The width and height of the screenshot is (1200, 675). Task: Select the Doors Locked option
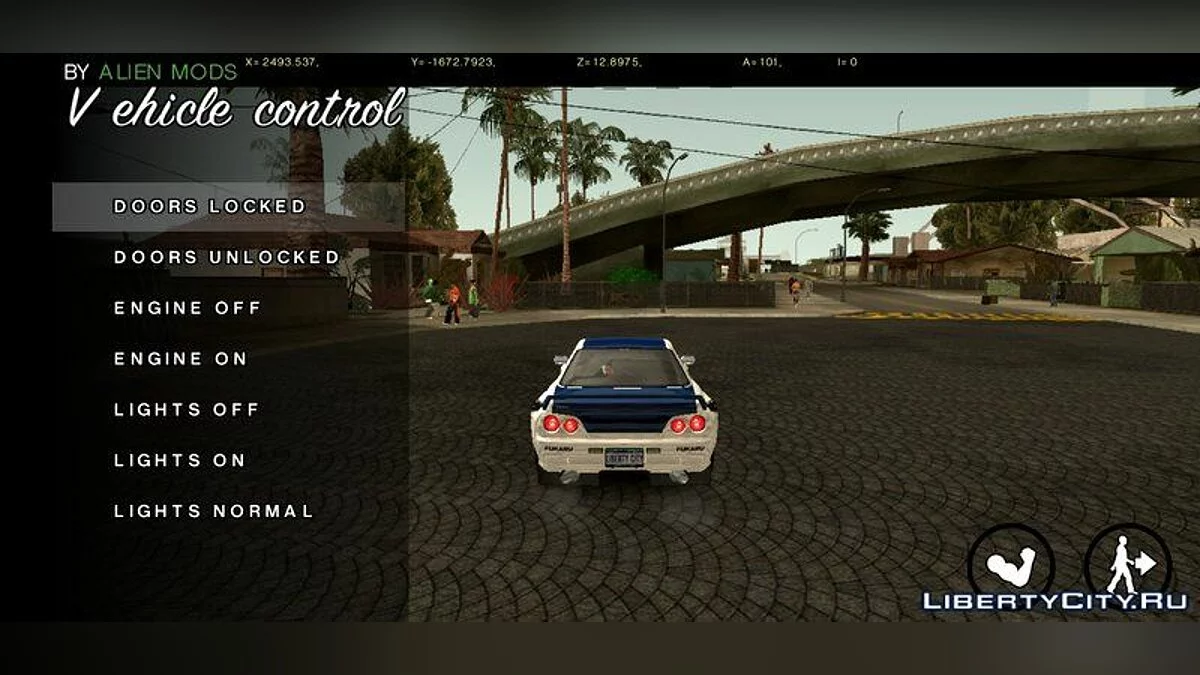tap(210, 207)
